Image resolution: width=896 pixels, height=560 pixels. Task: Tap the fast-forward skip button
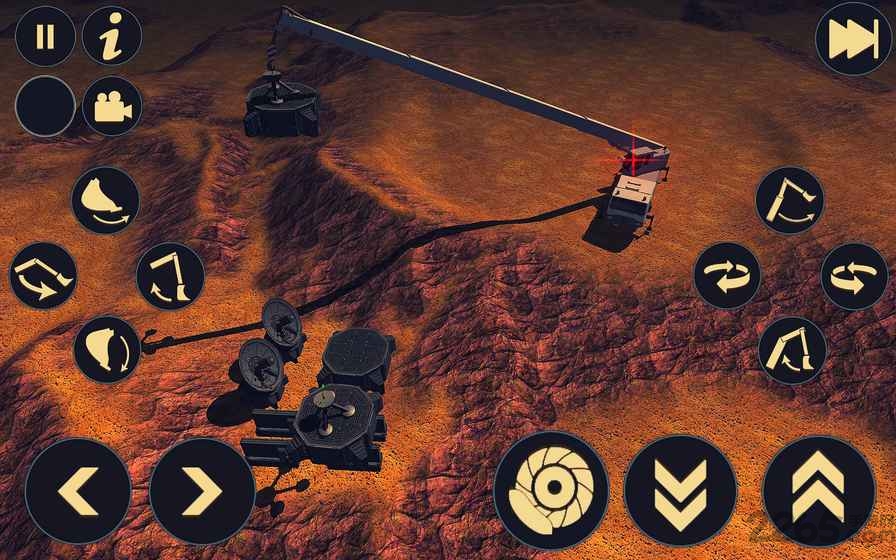click(x=850, y=41)
